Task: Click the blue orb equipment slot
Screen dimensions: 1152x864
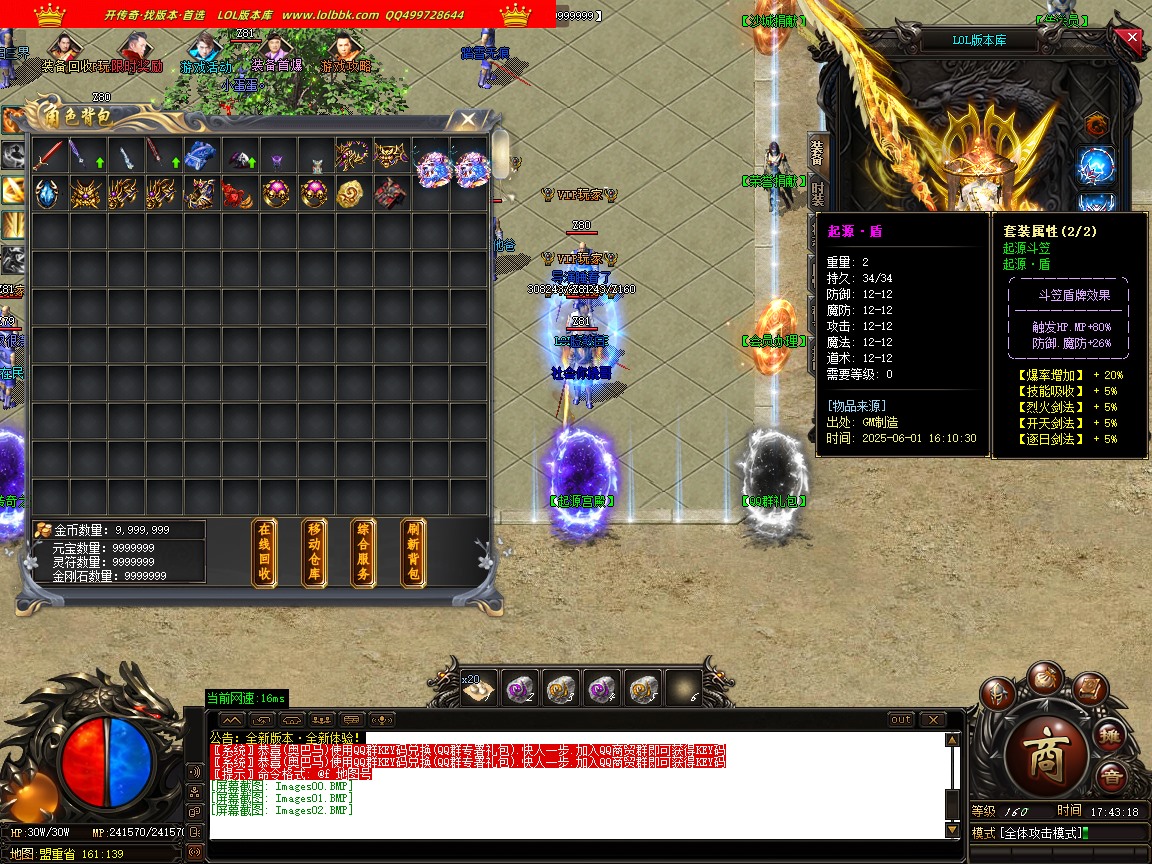Action: point(1096,167)
